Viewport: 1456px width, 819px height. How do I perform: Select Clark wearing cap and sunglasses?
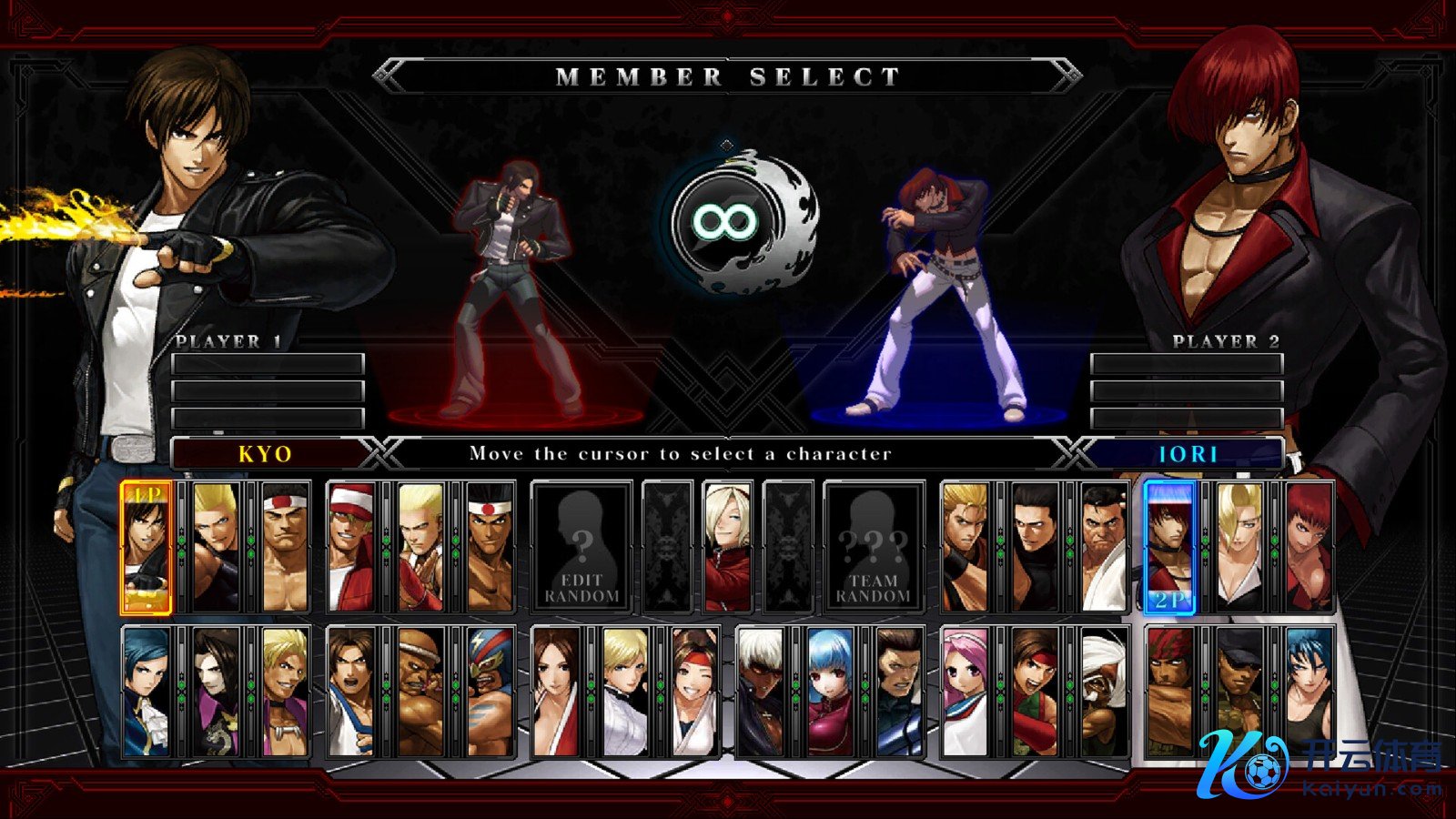coord(1239,693)
